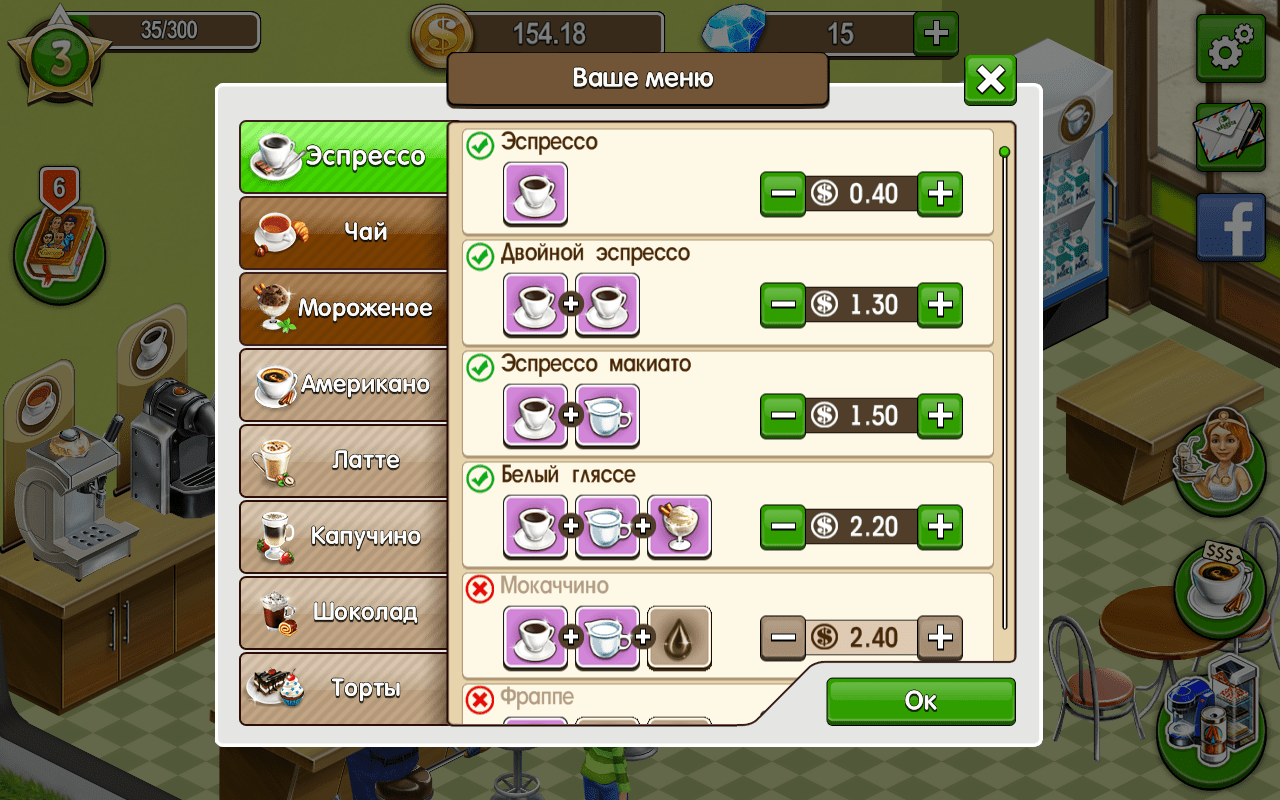
Task: Increase the Эспрессо price with plus
Action: pos(940,194)
